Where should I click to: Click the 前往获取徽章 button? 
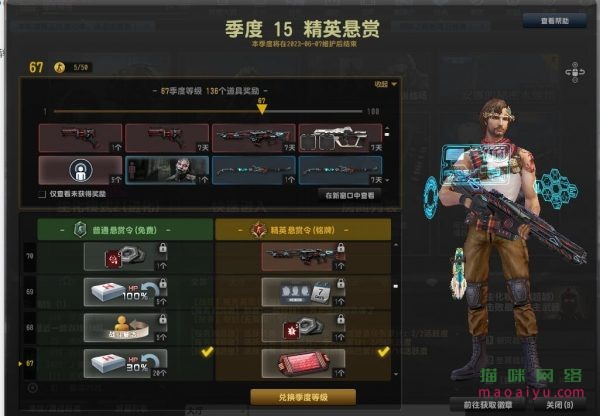point(488,405)
